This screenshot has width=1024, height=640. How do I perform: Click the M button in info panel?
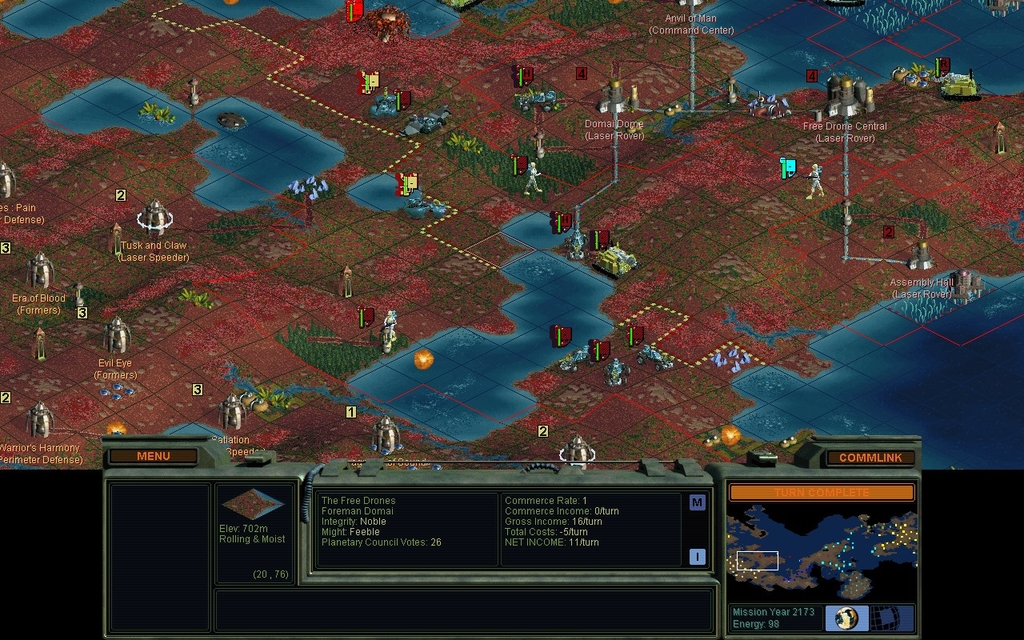(697, 503)
